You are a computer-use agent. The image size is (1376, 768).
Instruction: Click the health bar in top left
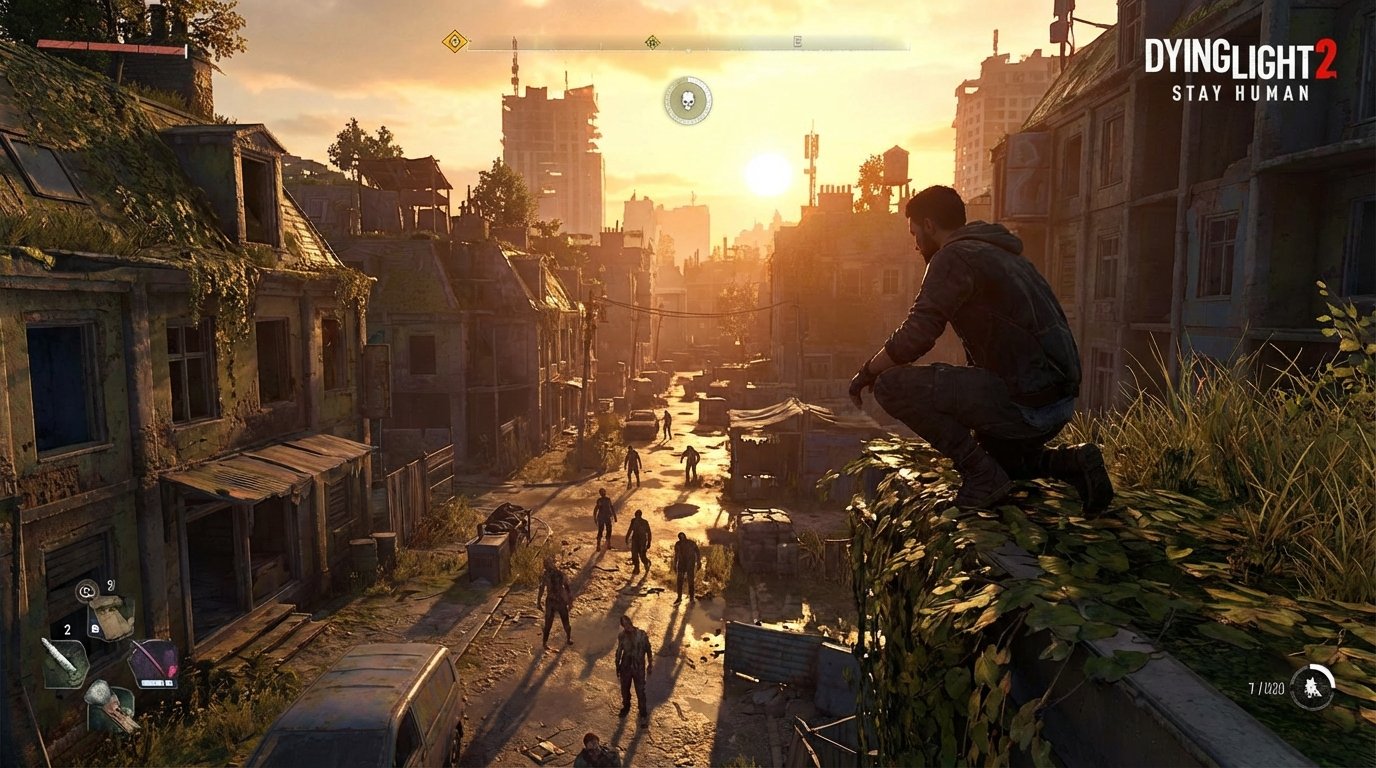point(108,48)
